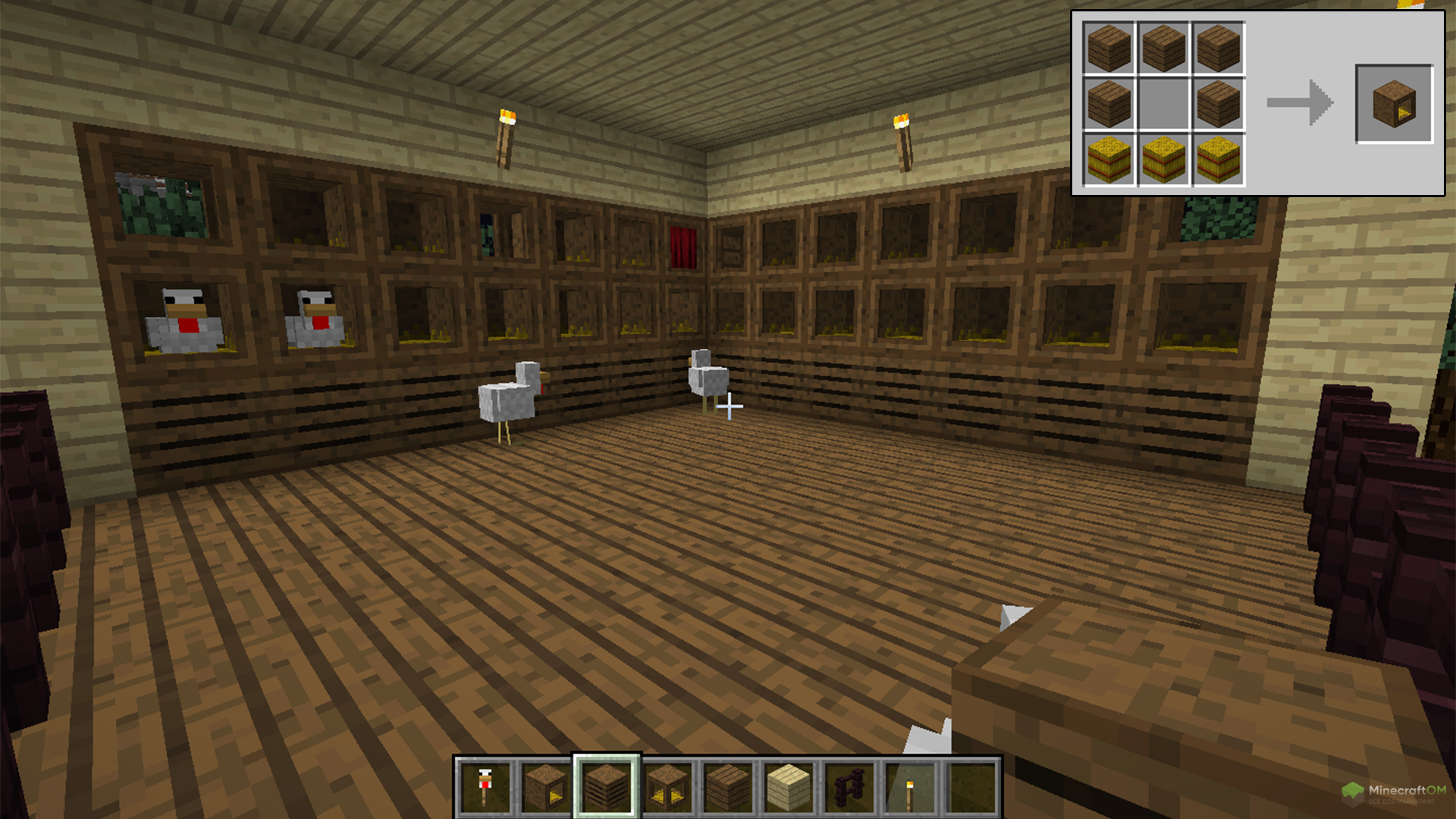The width and height of the screenshot is (1456, 819).
Task: Select the dark fence hotbar slot
Action: pyautogui.click(x=849, y=787)
